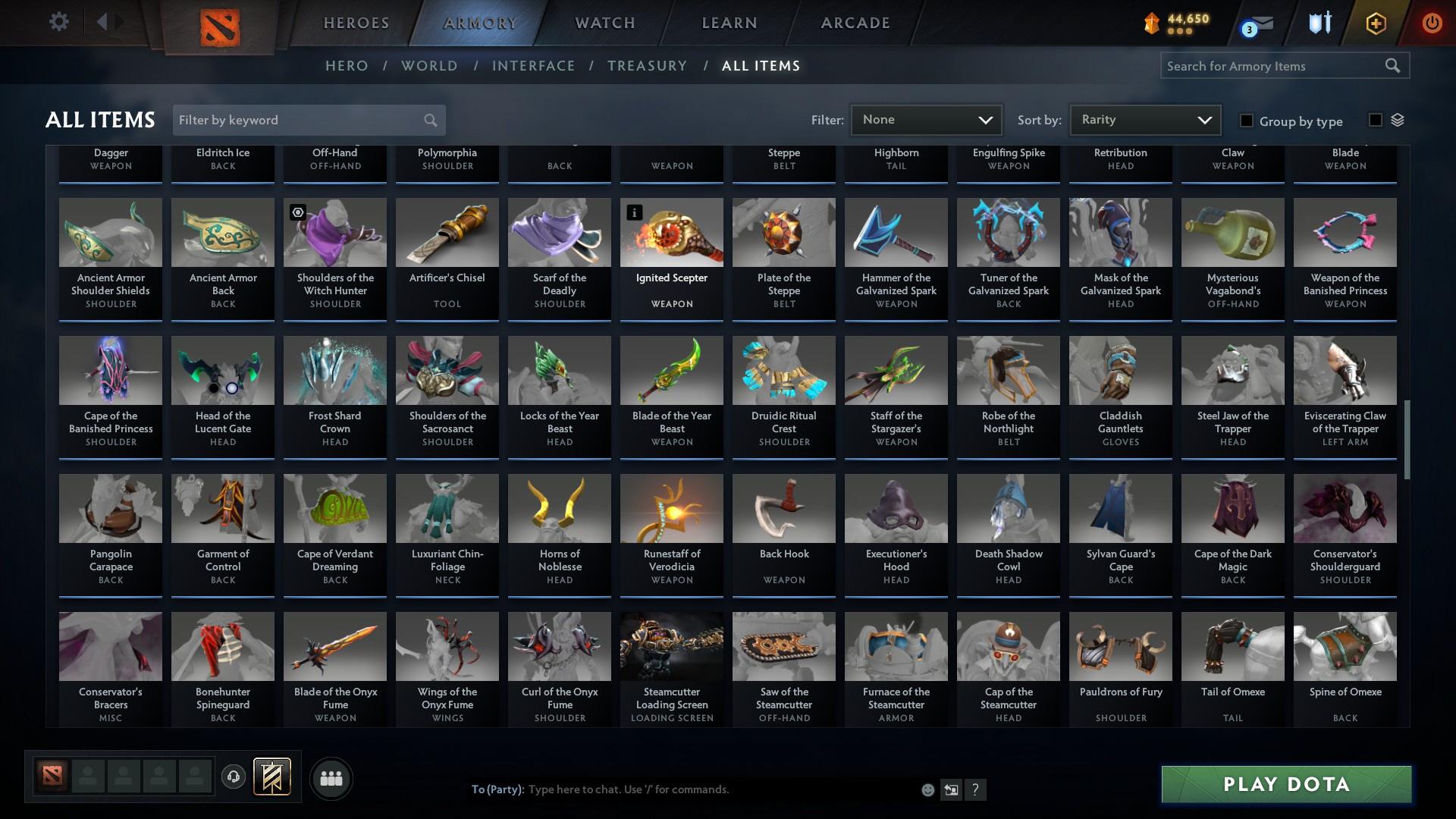Viewport: 1456px width, 819px height.
Task: Click the red power button to exit
Action: point(1432,23)
